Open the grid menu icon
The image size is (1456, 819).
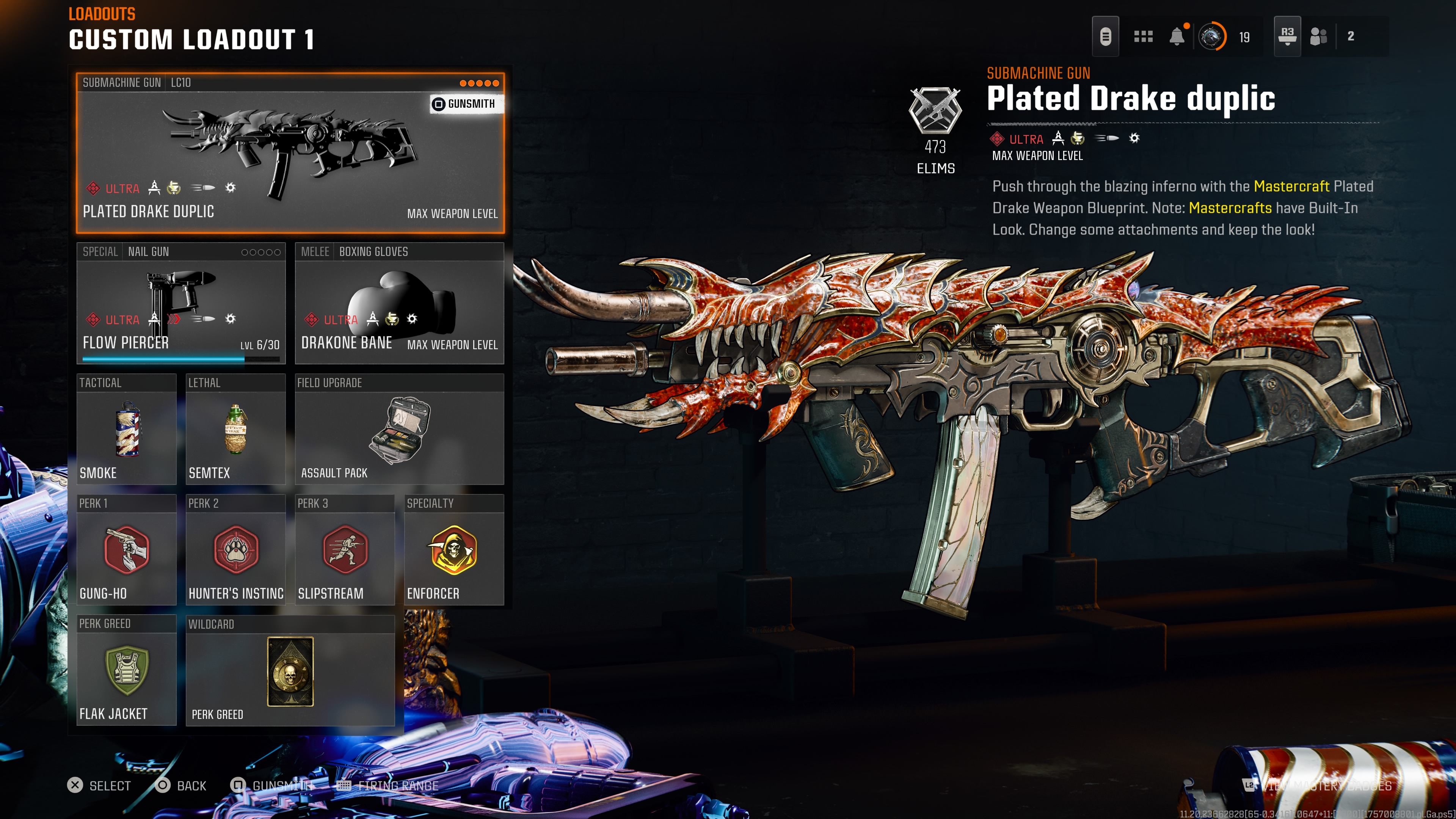tap(1143, 37)
